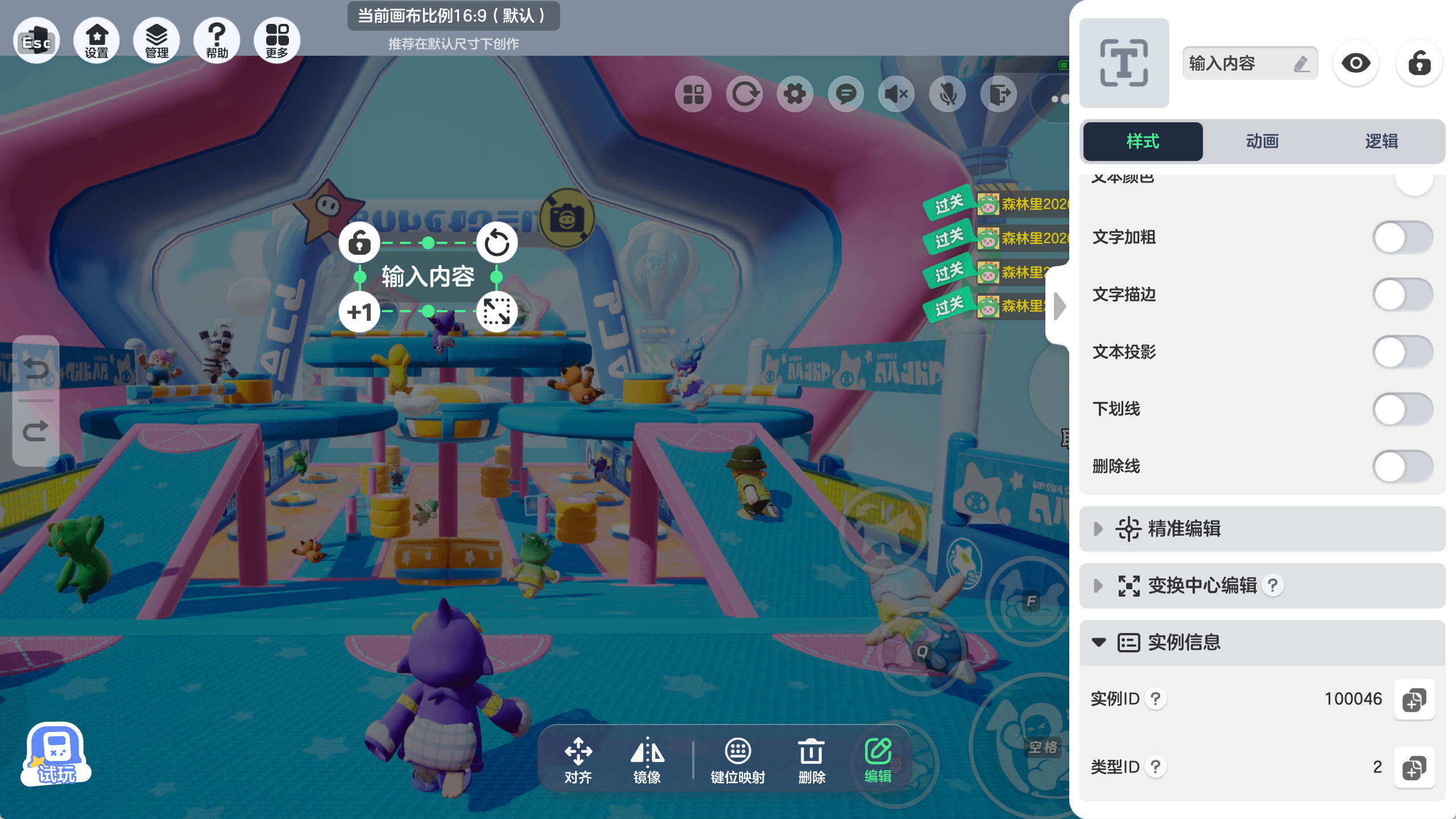Toggle the eye visibility icon
This screenshot has height=819, width=1456.
(x=1356, y=63)
